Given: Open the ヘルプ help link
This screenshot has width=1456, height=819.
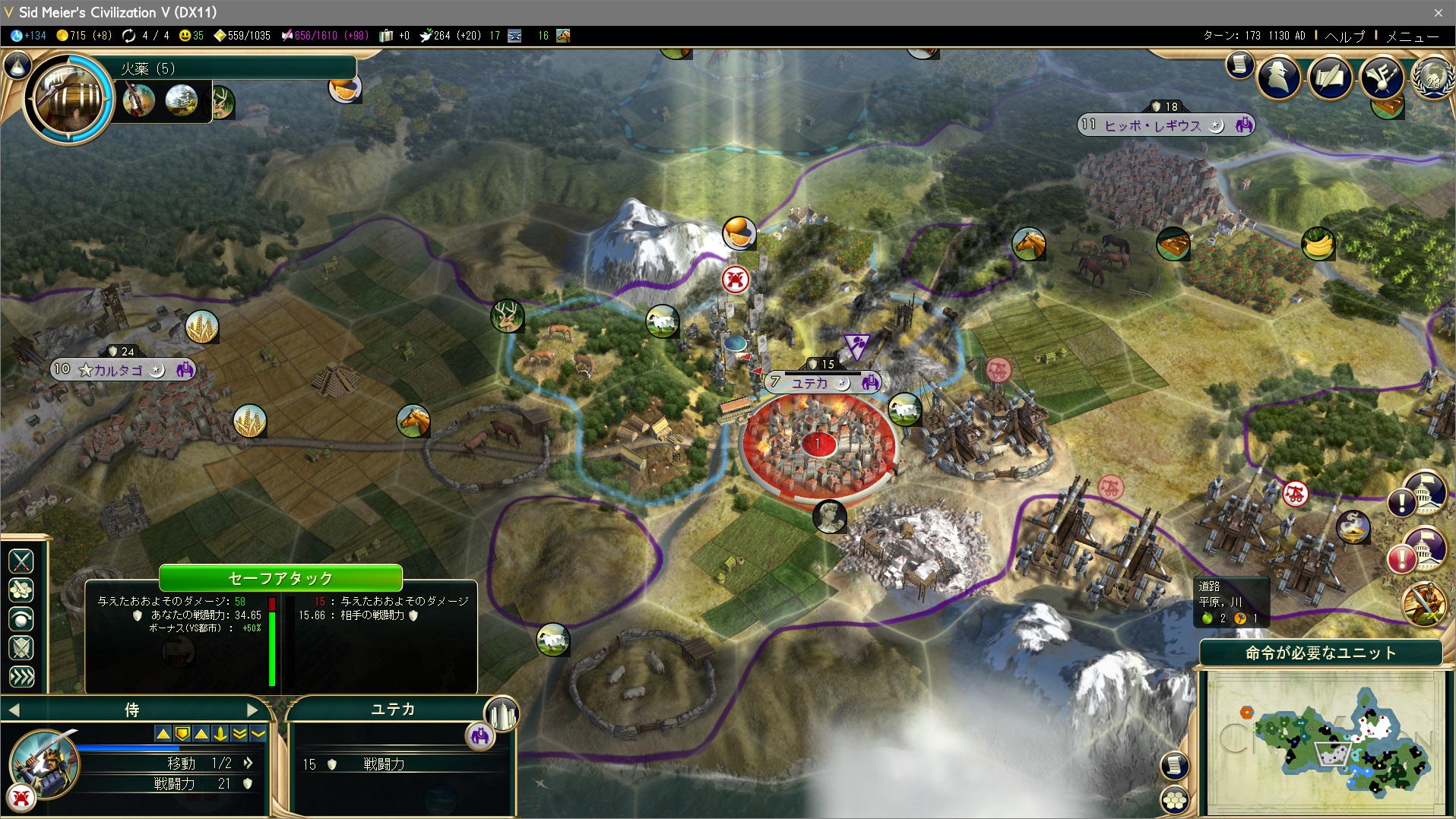Looking at the screenshot, I should (1344, 36).
